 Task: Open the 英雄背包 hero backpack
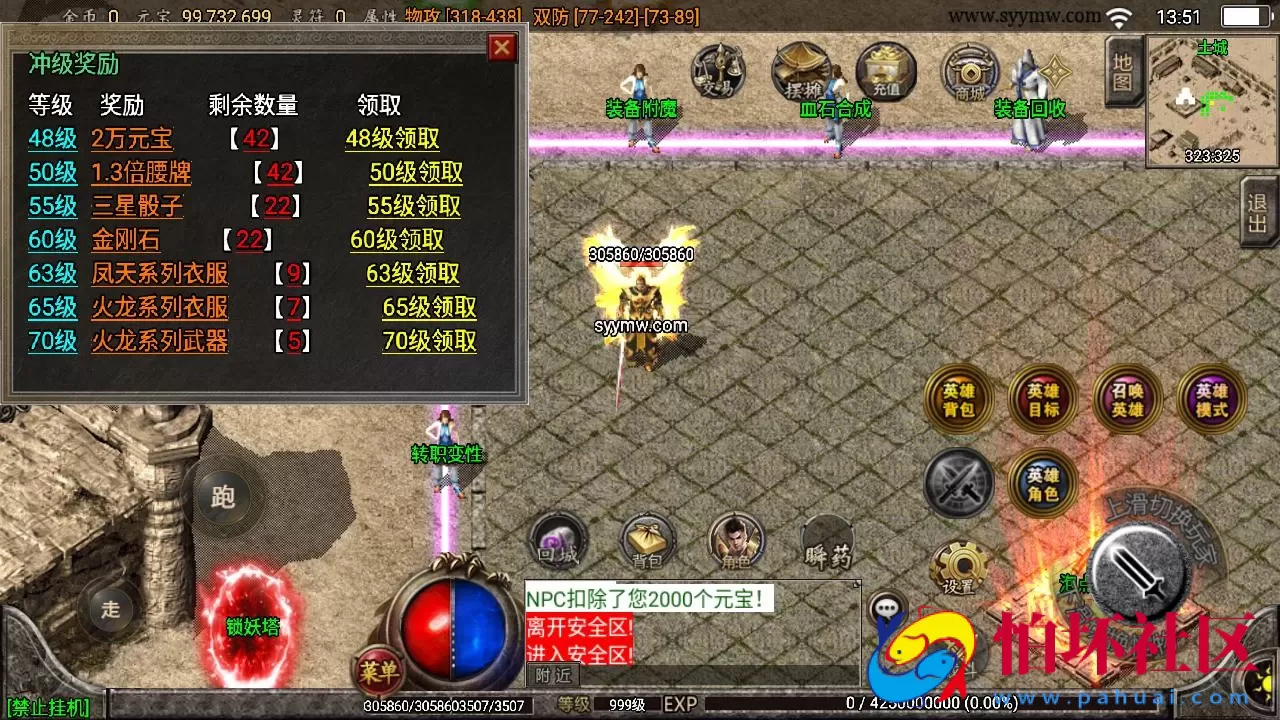pyautogui.click(x=957, y=398)
